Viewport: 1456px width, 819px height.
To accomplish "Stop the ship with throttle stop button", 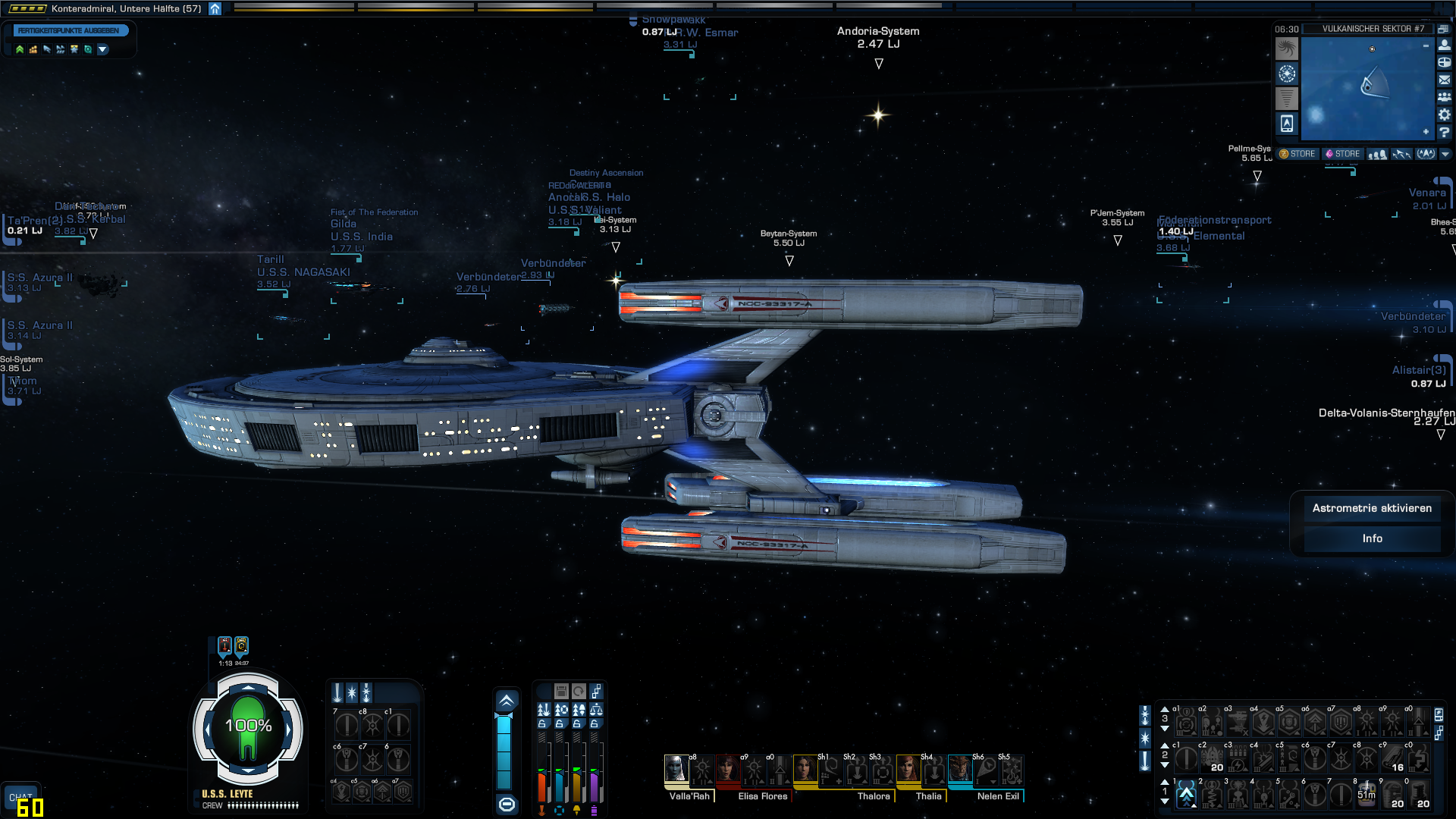I will 507,804.
